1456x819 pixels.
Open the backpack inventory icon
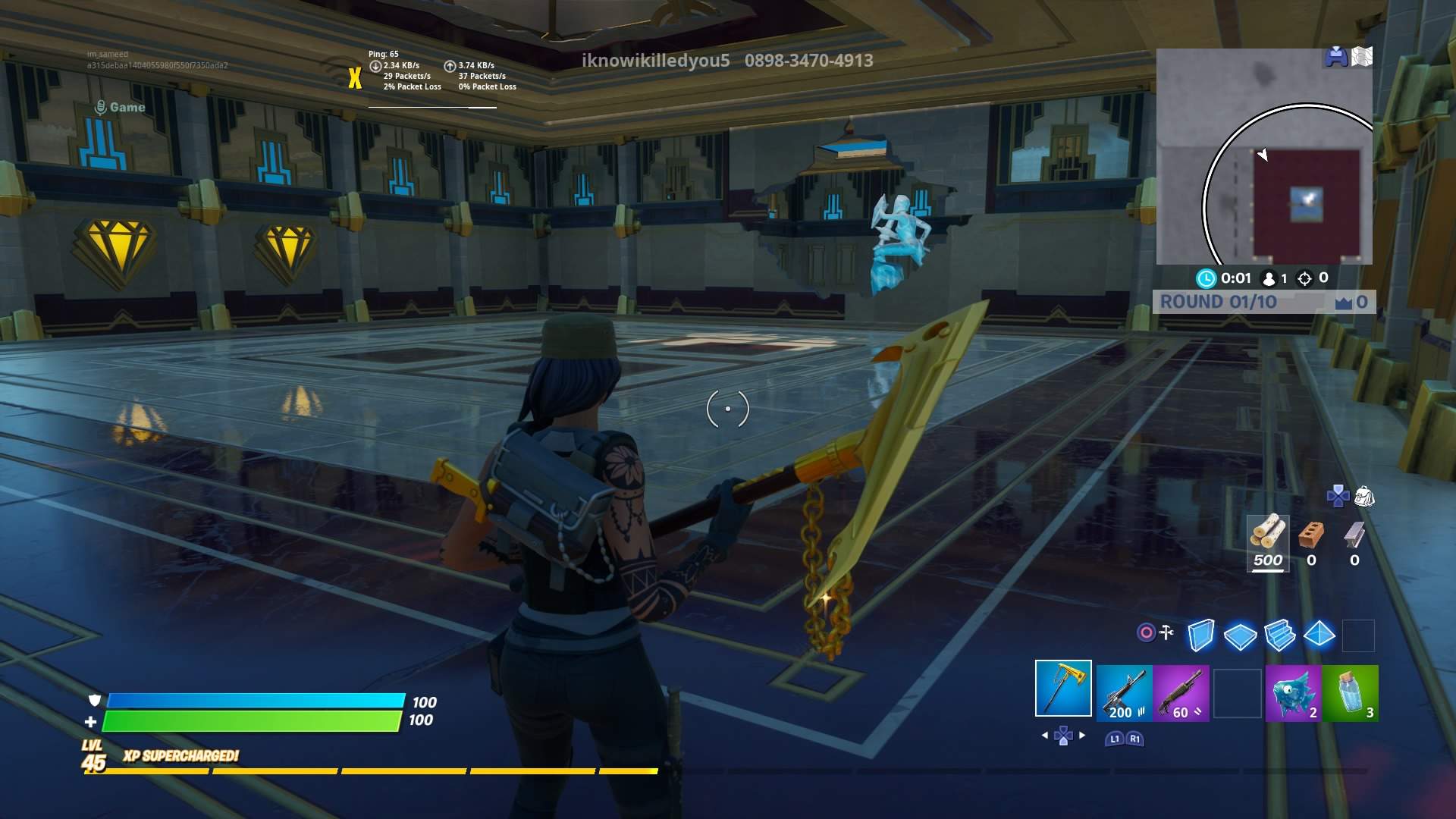click(1364, 497)
